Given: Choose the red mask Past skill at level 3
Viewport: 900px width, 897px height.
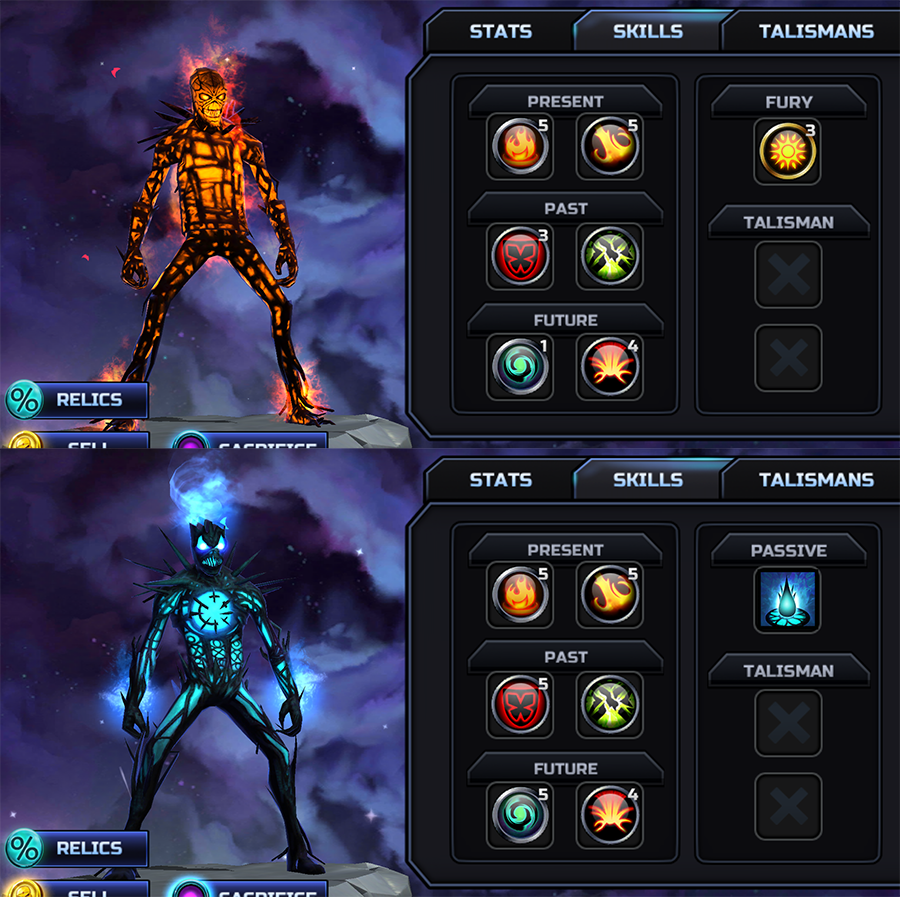Looking at the screenshot, I should pyautogui.click(x=518, y=257).
